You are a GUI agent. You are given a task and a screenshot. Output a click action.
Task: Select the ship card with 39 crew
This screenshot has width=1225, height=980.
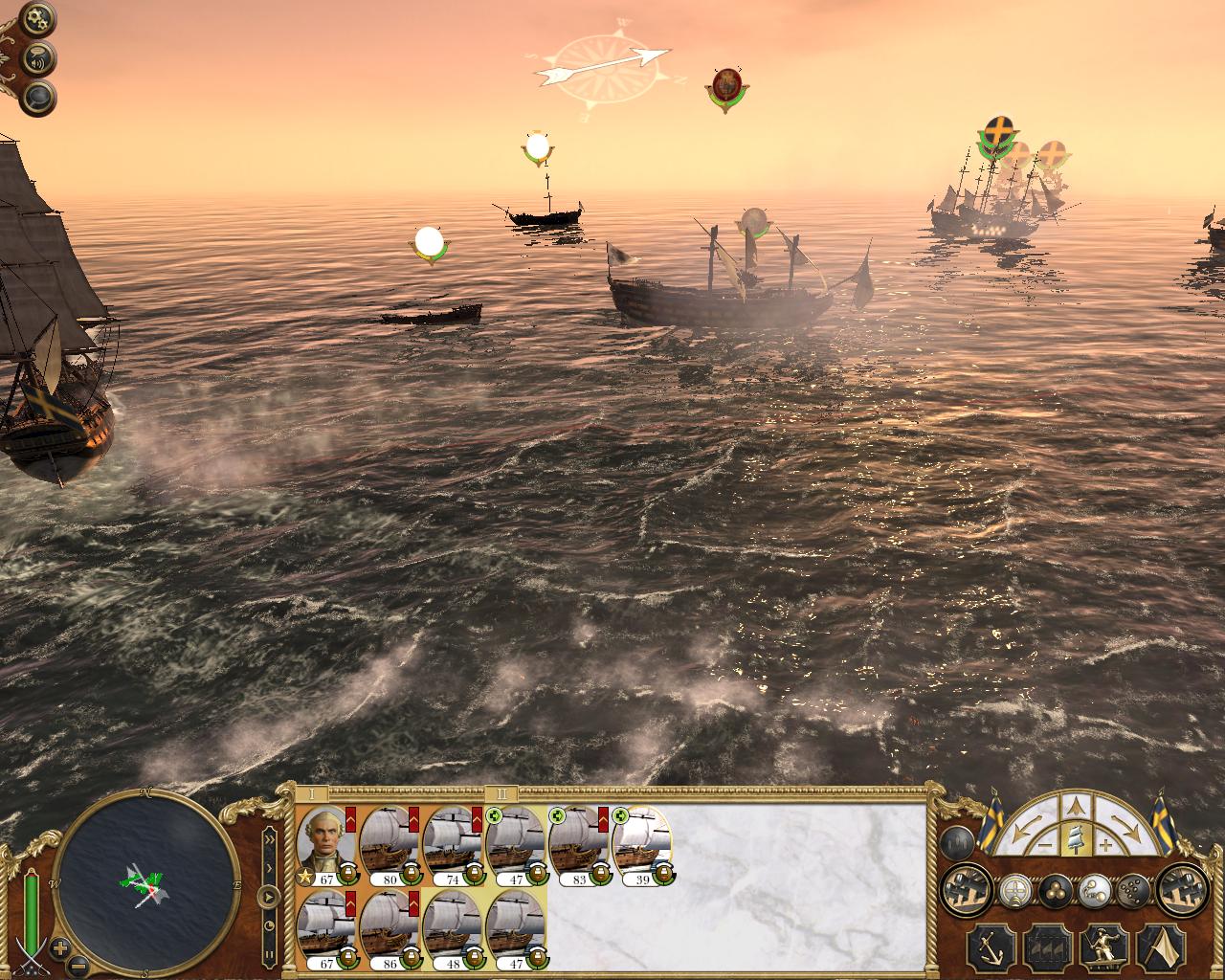[642, 843]
